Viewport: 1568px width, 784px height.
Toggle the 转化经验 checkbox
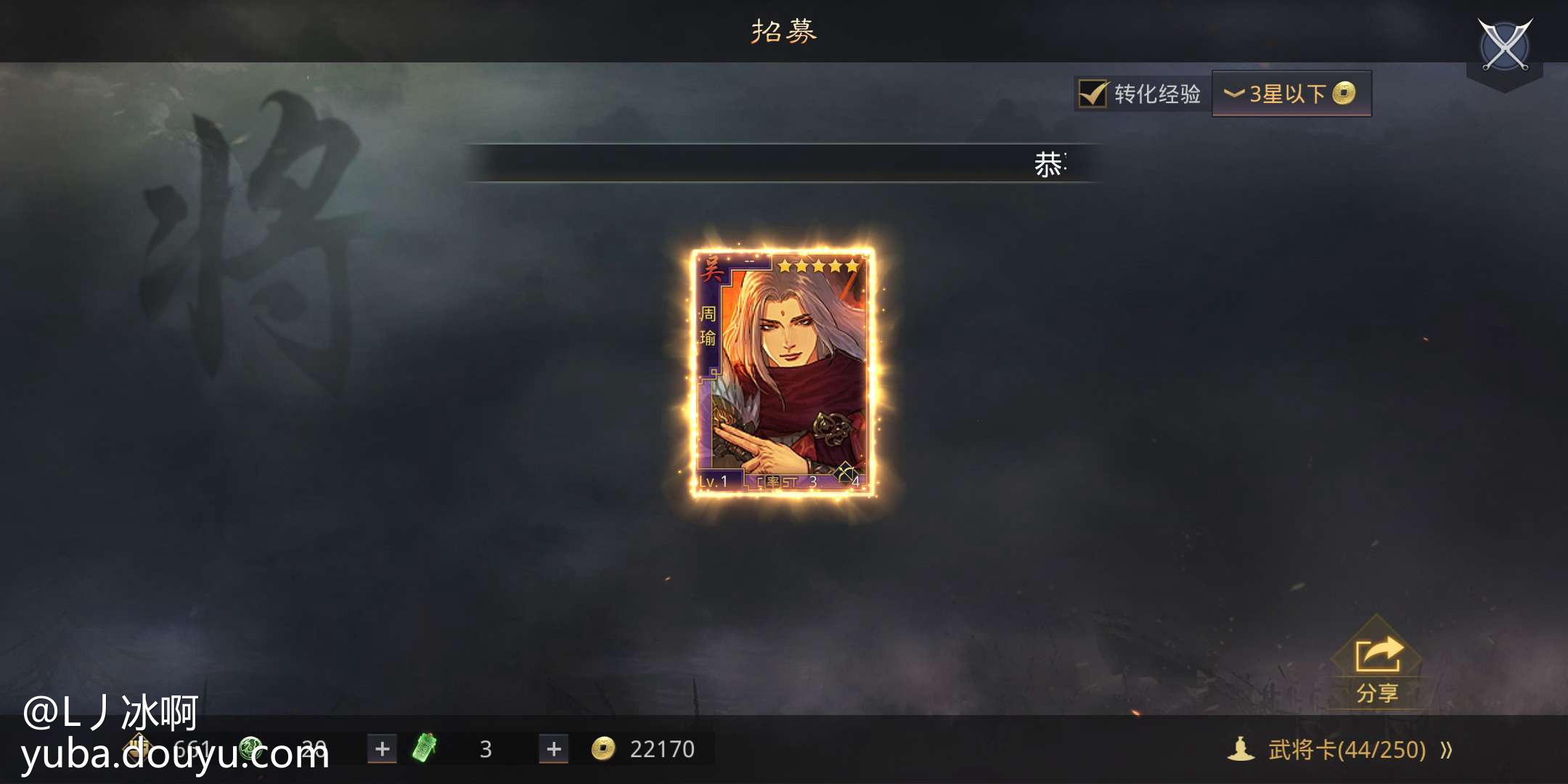(1092, 94)
